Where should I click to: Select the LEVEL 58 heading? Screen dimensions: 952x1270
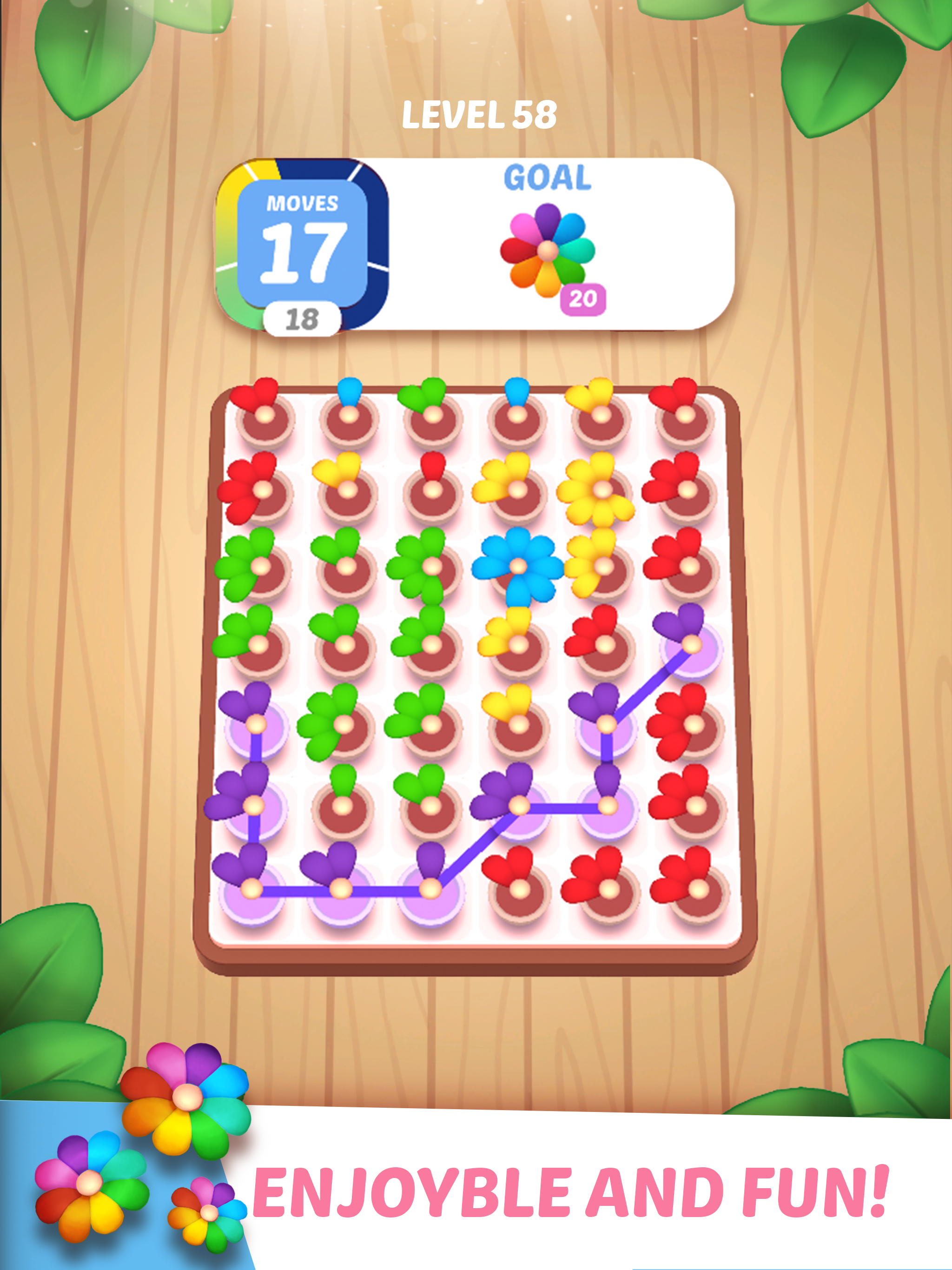[x=479, y=115]
